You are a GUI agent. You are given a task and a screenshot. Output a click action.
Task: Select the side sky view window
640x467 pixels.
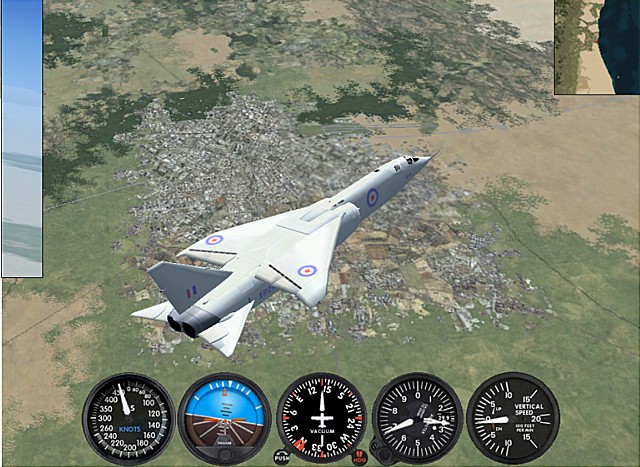[x=21, y=138]
